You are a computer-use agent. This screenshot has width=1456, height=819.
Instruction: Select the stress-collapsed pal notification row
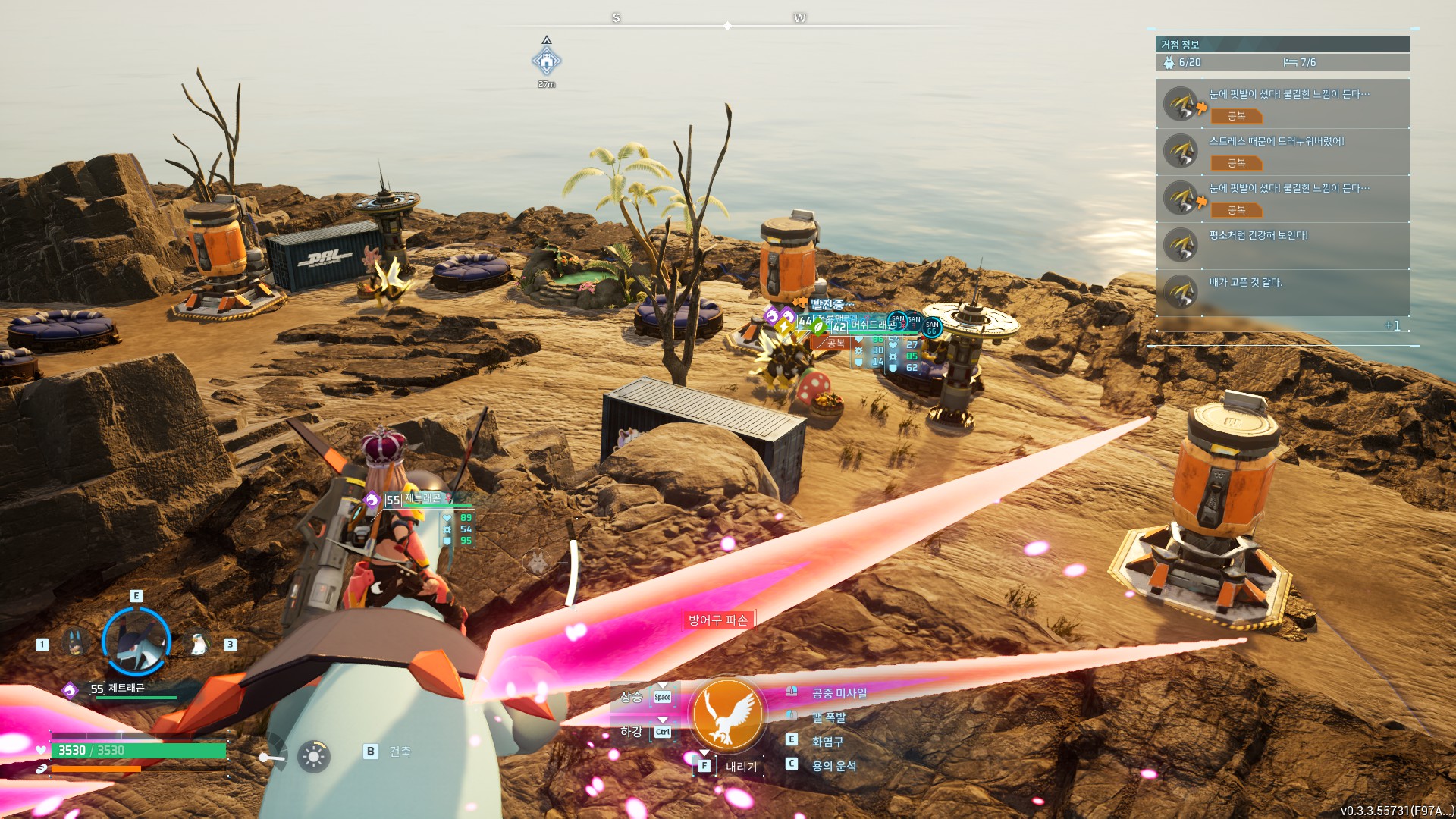click(1282, 152)
